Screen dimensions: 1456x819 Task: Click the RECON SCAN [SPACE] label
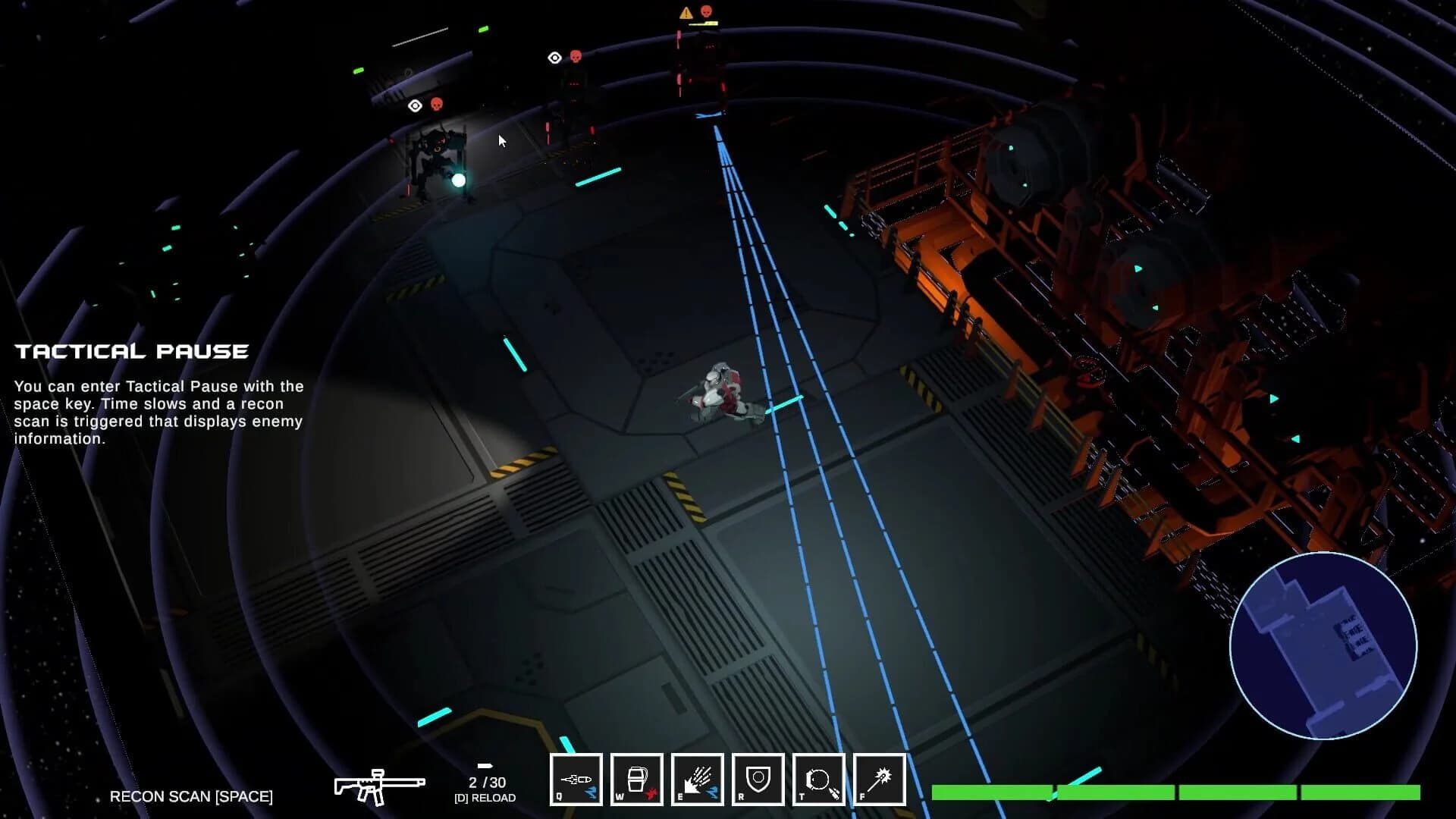(x=192, y=796)
